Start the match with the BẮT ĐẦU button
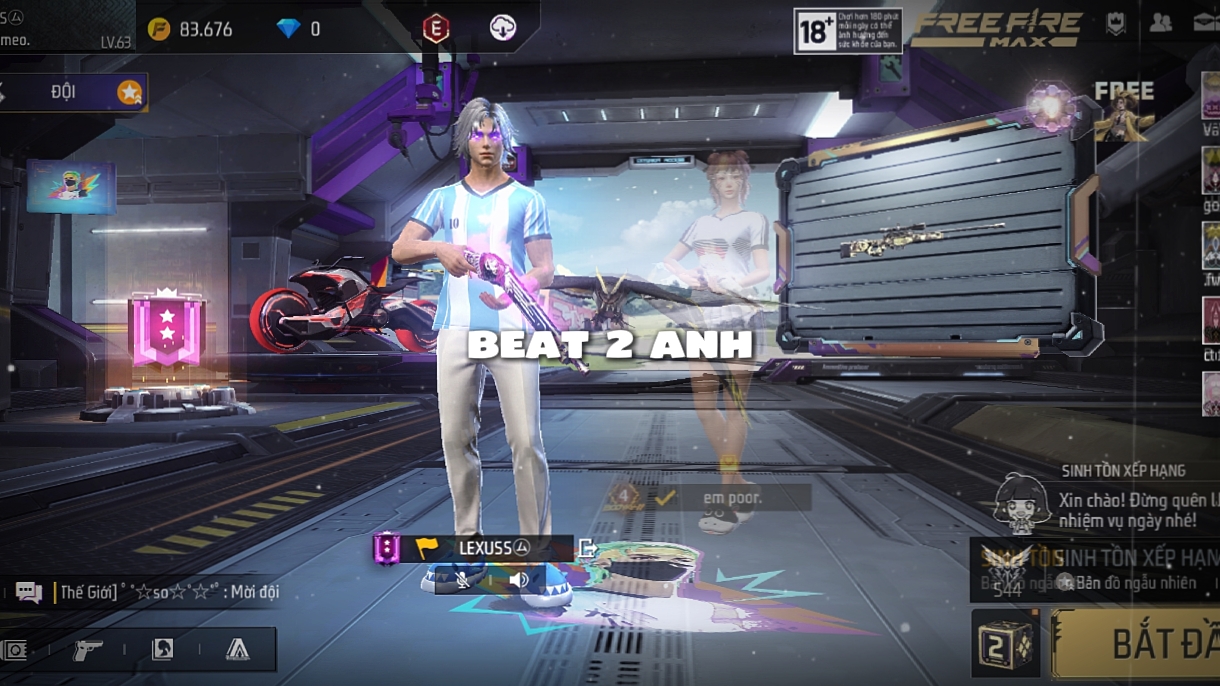The height and width of the screenshot is (686, 1220). 1140,644
